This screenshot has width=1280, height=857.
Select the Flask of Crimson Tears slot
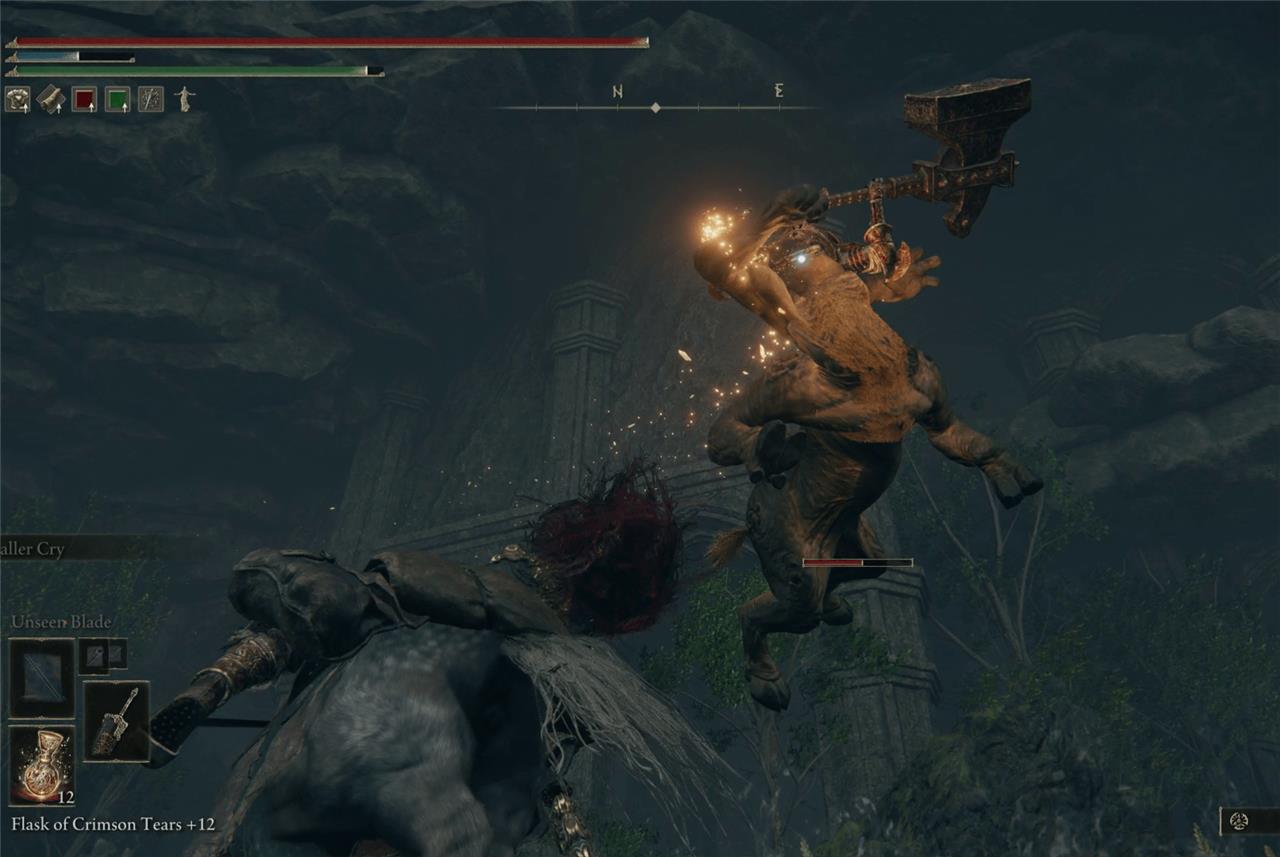[42, 766]
